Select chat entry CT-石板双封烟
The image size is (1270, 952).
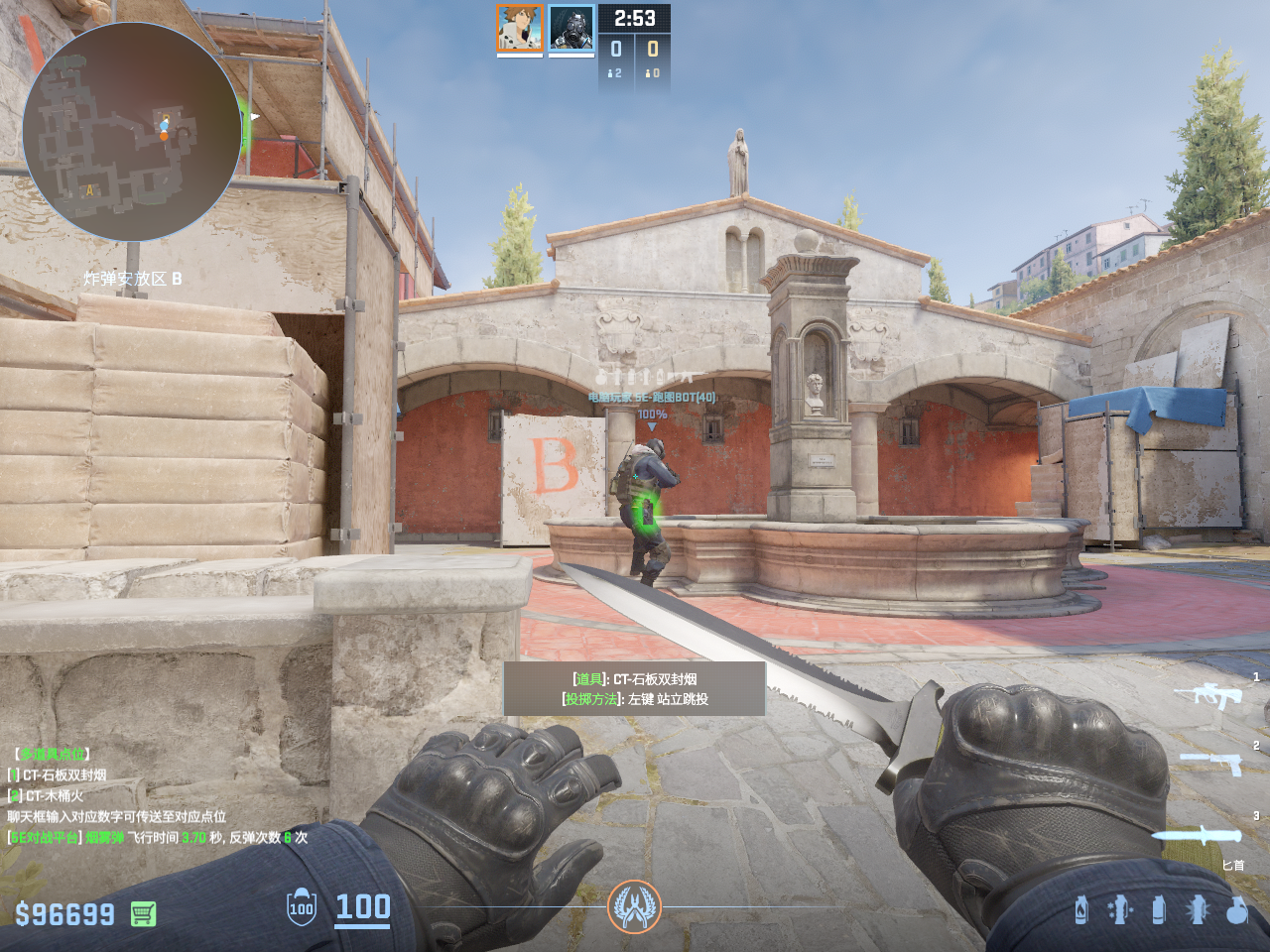tap(63, 774)
